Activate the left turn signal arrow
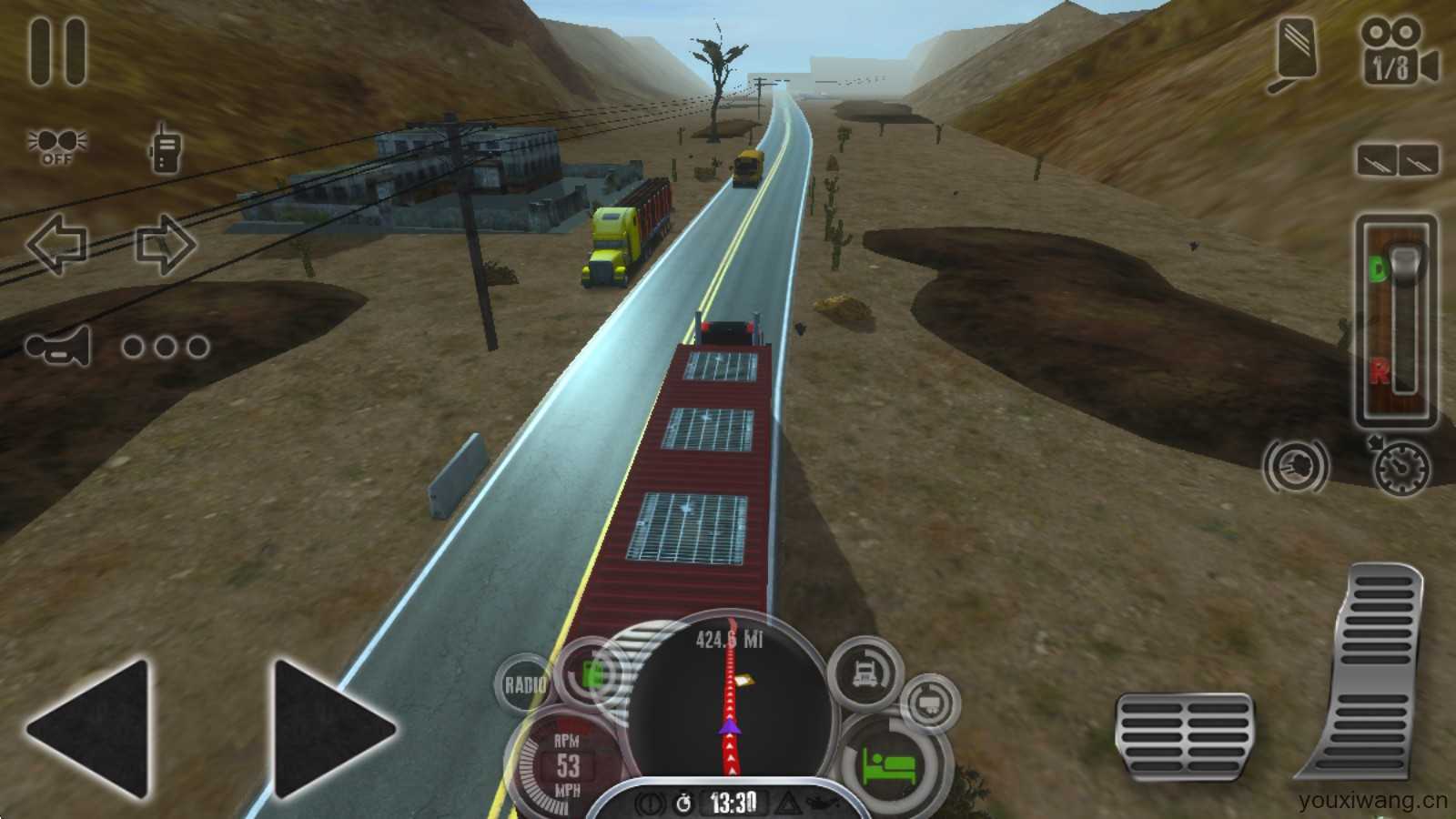Viewport: 1456px width, 819px height. 56,244
